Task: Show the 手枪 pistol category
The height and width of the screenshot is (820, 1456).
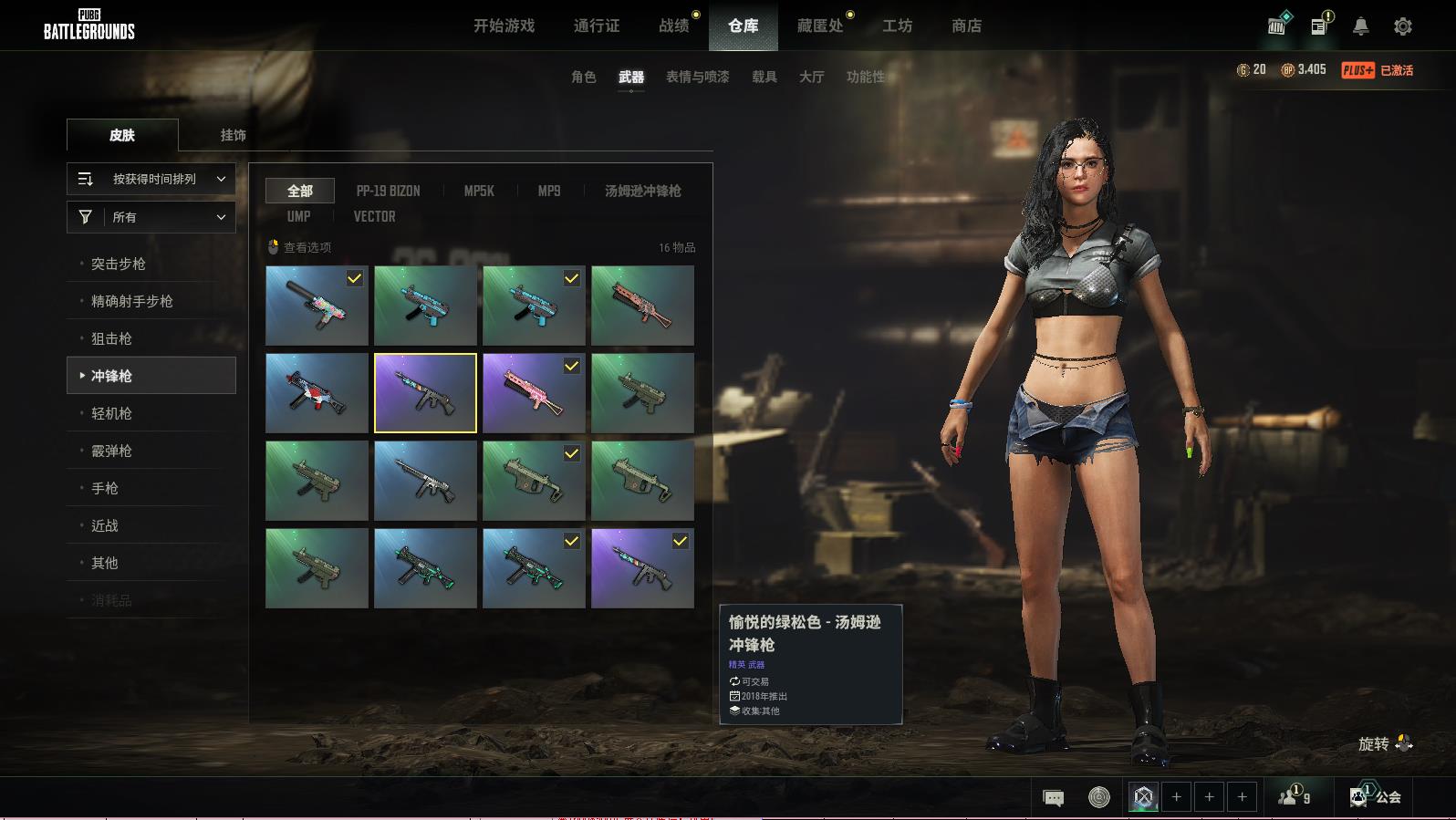Action: [105, 488]
